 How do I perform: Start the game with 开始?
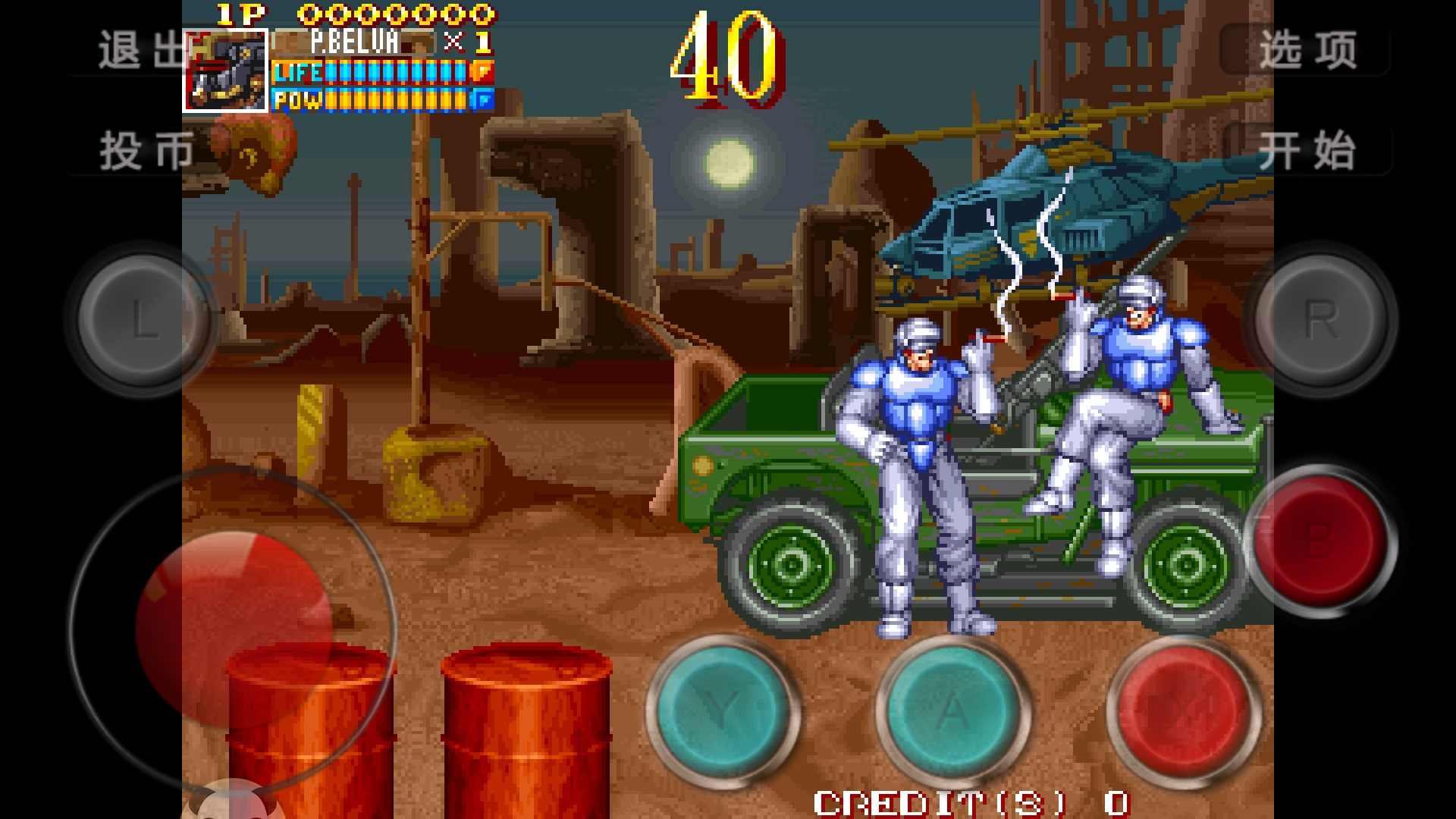(x=1307, y=150)
